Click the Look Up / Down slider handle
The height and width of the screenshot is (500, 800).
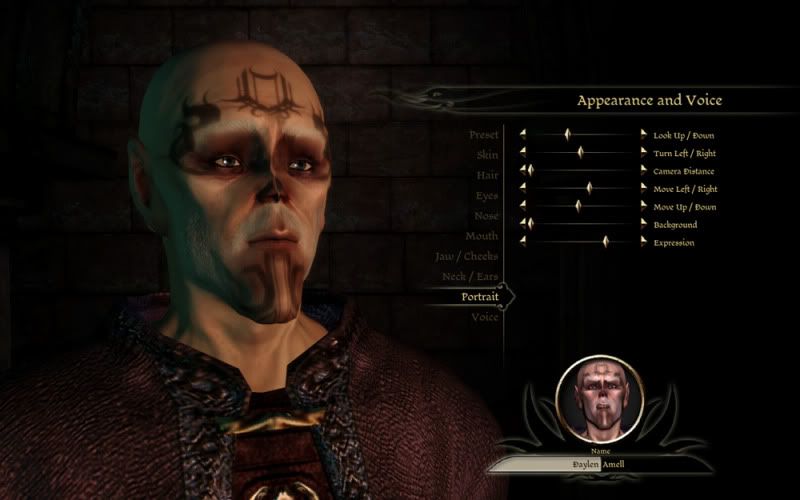pyautogui.click(x=568, y=134)
